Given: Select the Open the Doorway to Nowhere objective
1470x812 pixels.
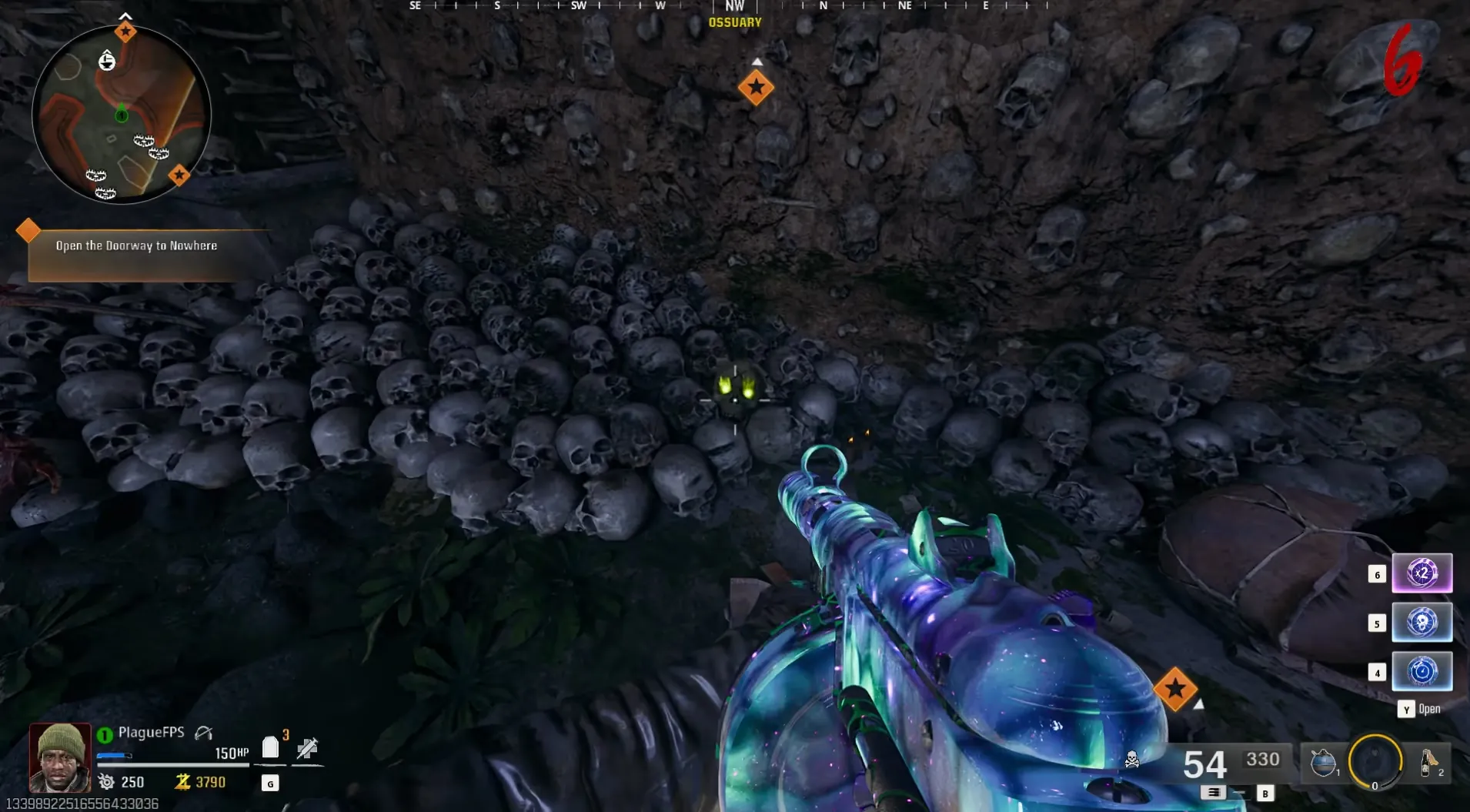Looking at the screenshot, I should click(136, 246).
